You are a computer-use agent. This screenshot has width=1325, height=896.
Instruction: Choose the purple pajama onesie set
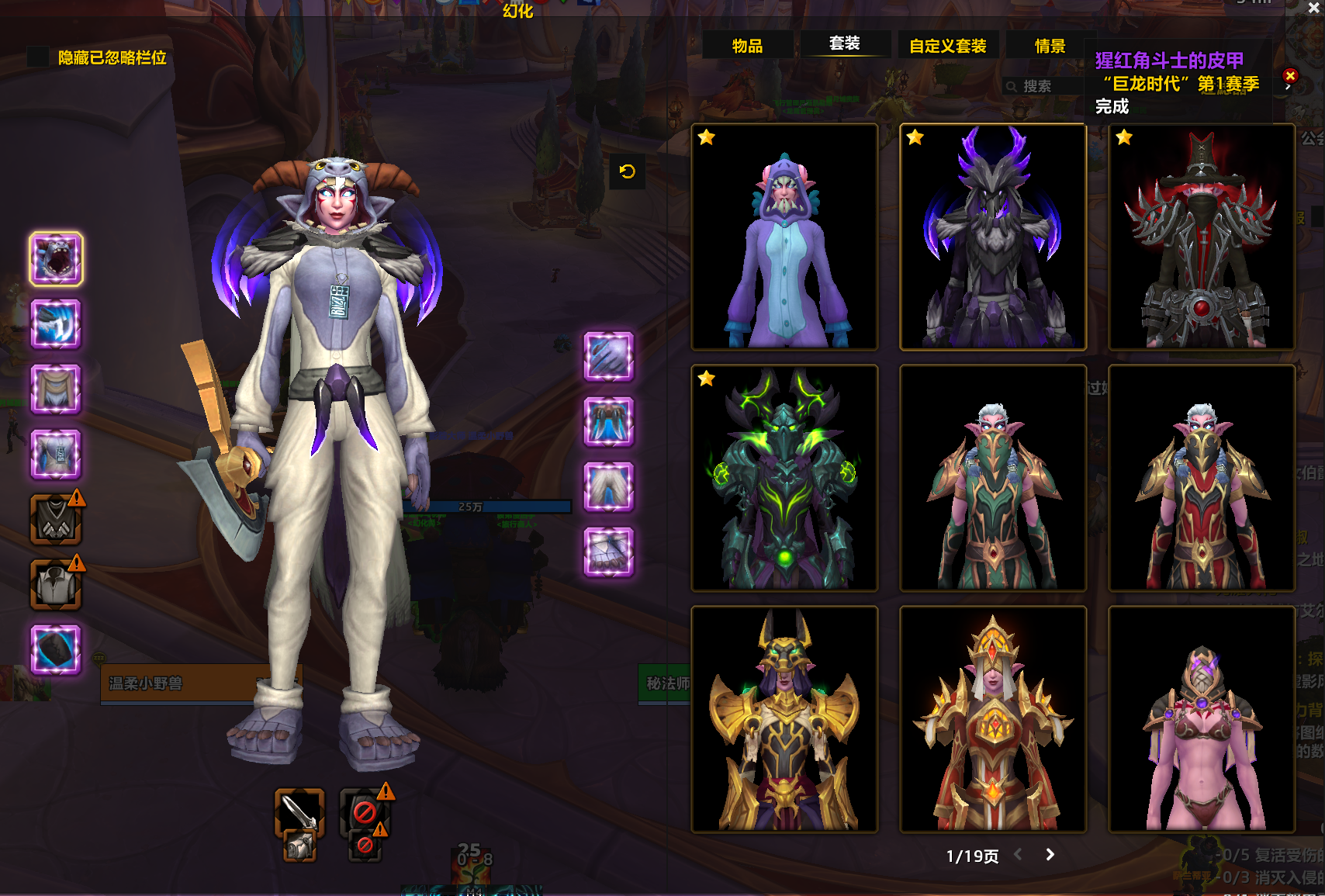point(784,237)
